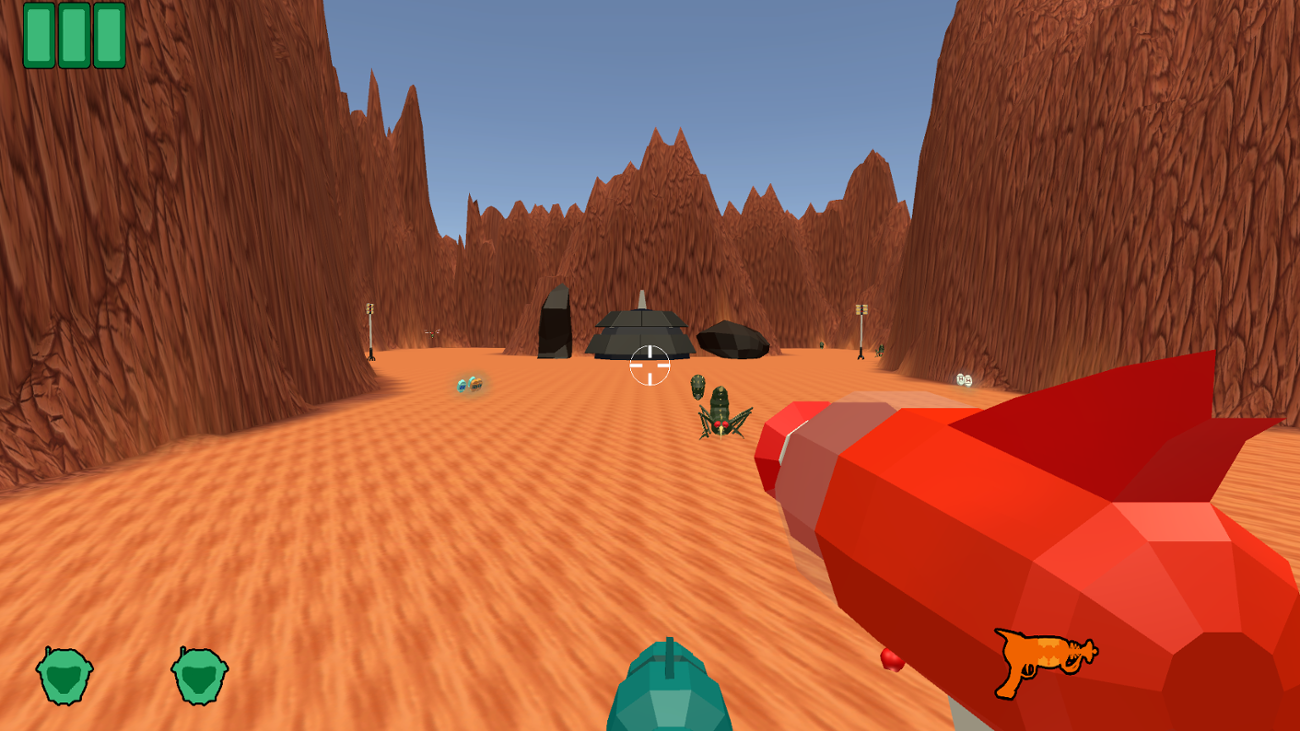Click the large black boulder beside the dome
Viewport: 1300px width, 731px height.
click(733, 338)
